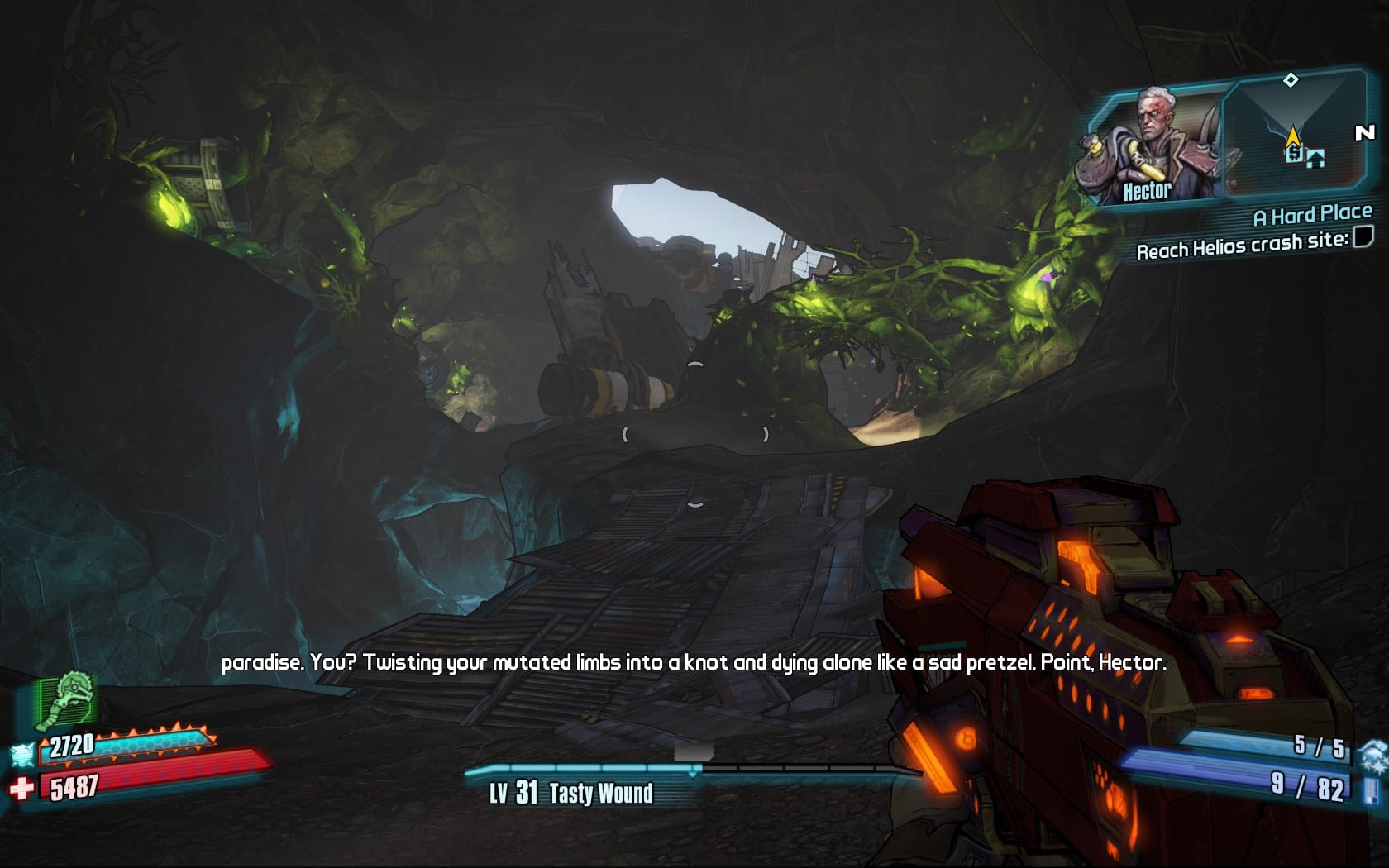Click the yellow player arrow on the minimap

[1293, 135]
